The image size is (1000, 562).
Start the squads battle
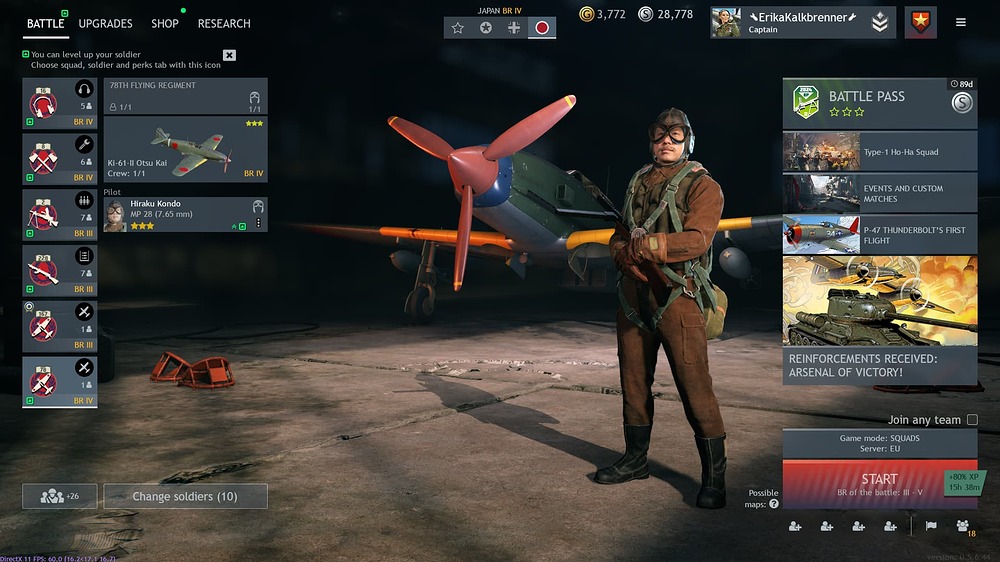[879, 484]
